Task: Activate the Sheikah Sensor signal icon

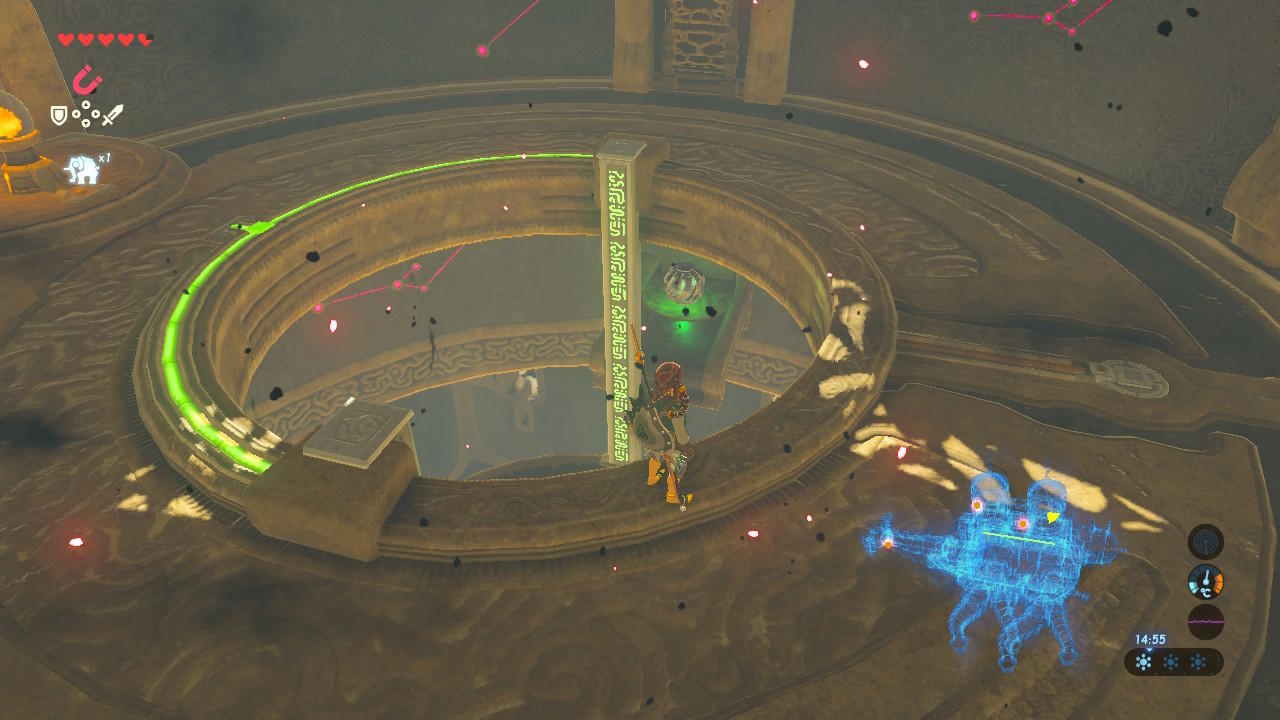Action: click(1205, 542)
